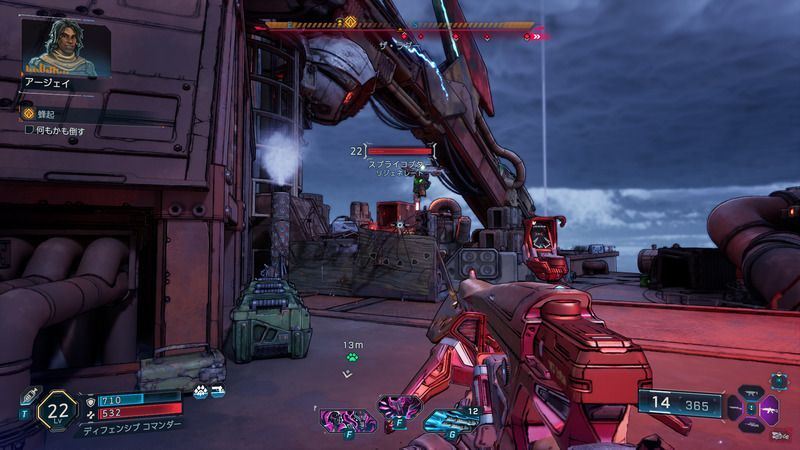Select the purple highlighted weapon slot
Screen dimensions: 800x450
point(776,409)
